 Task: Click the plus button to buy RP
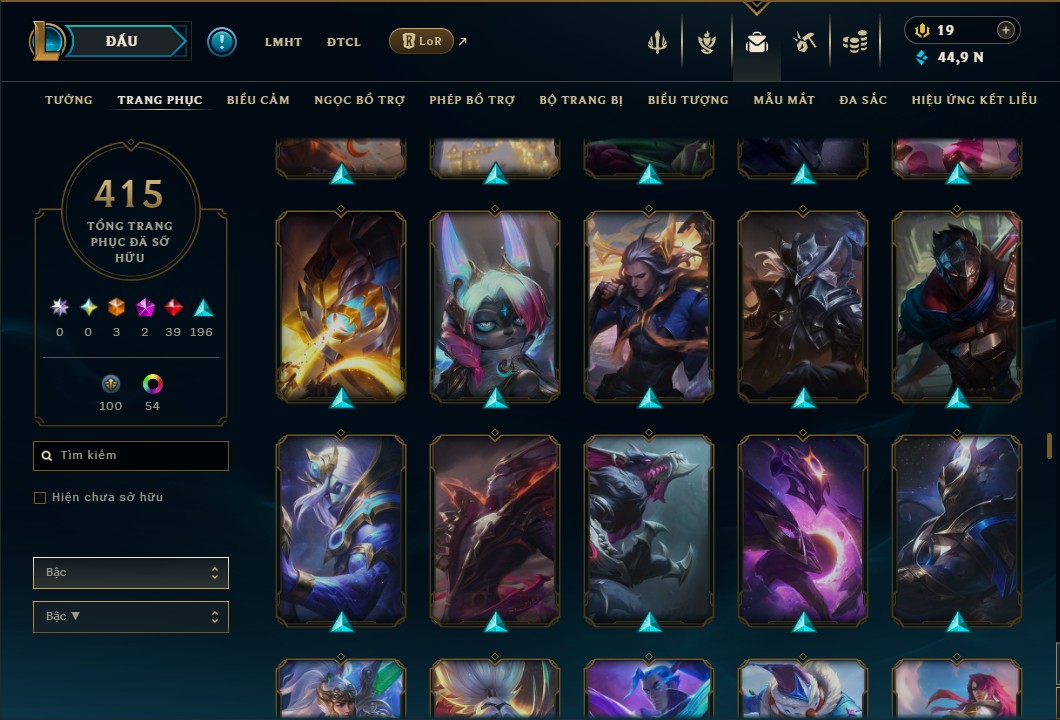coord(1006,30)
